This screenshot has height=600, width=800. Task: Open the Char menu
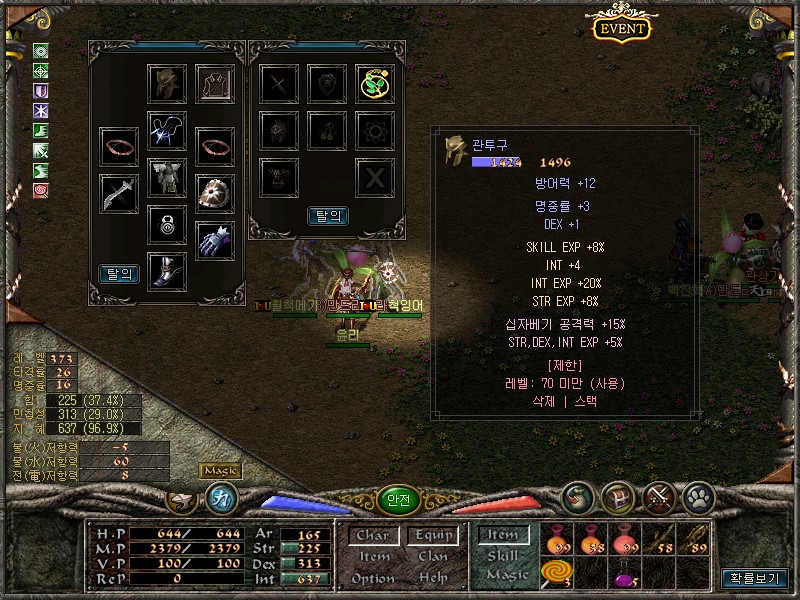coord(373,536)
